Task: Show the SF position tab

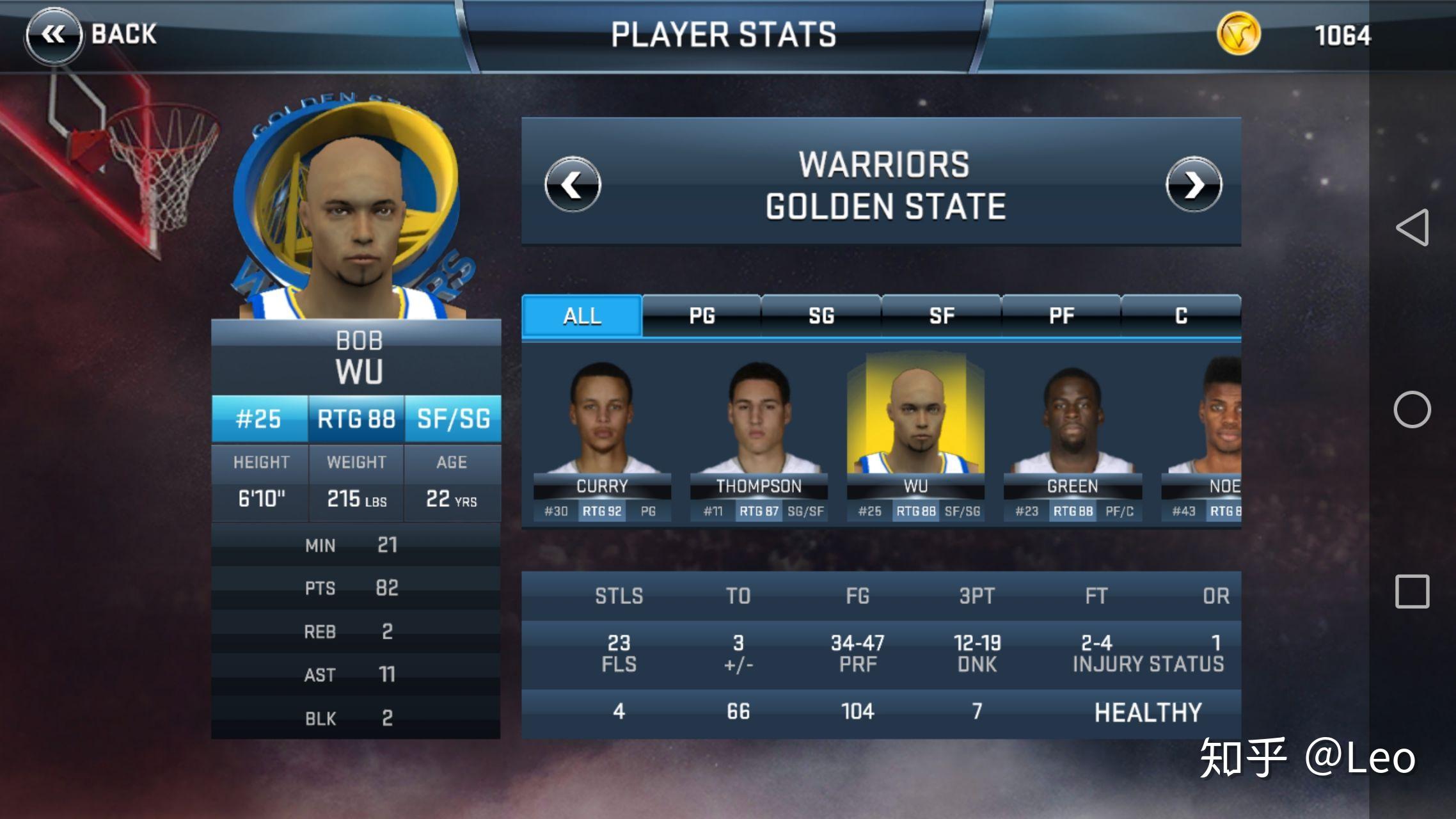Action: coord(941,315)
